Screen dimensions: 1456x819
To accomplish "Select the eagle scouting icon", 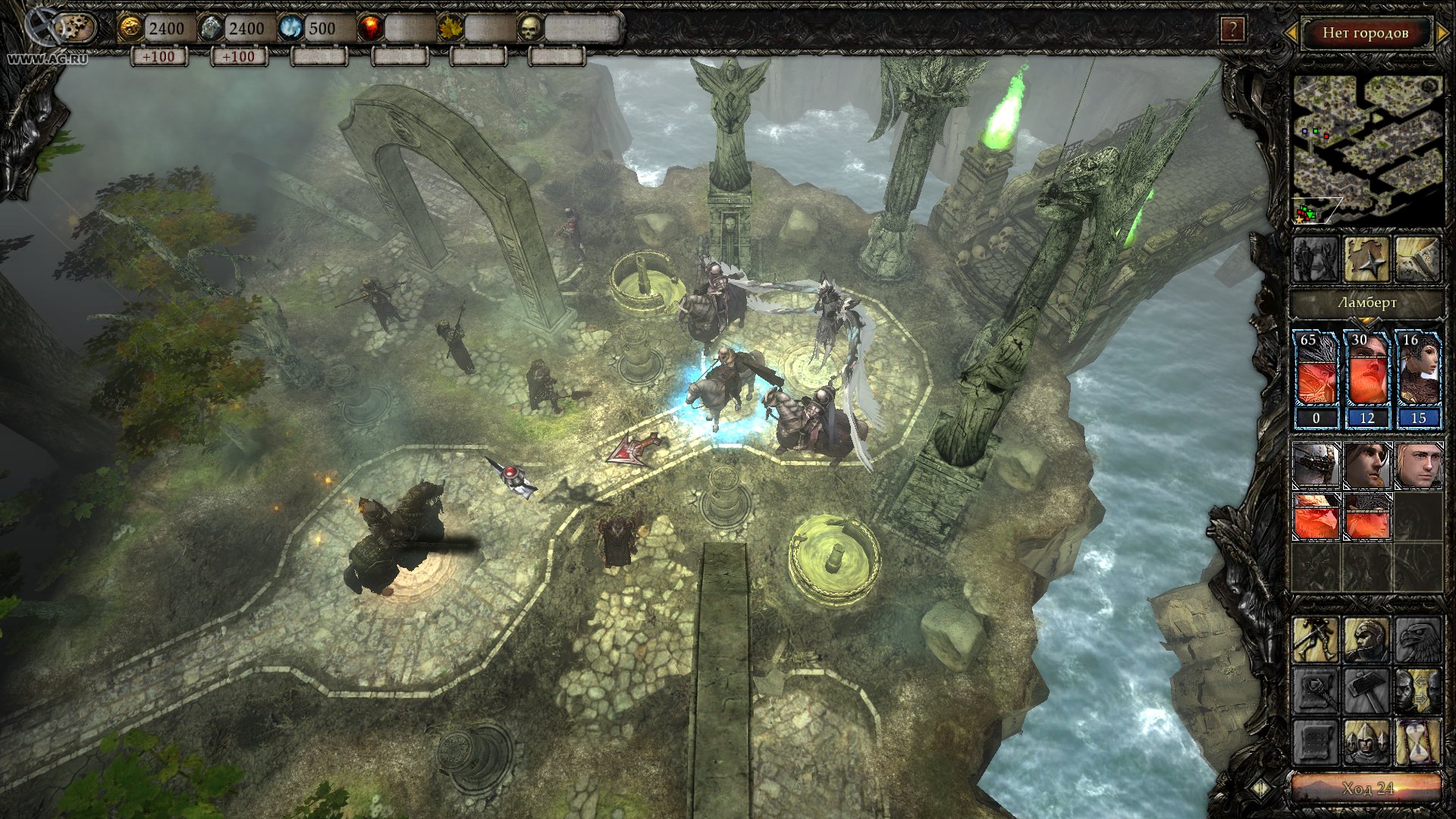I will [1417, 641].
